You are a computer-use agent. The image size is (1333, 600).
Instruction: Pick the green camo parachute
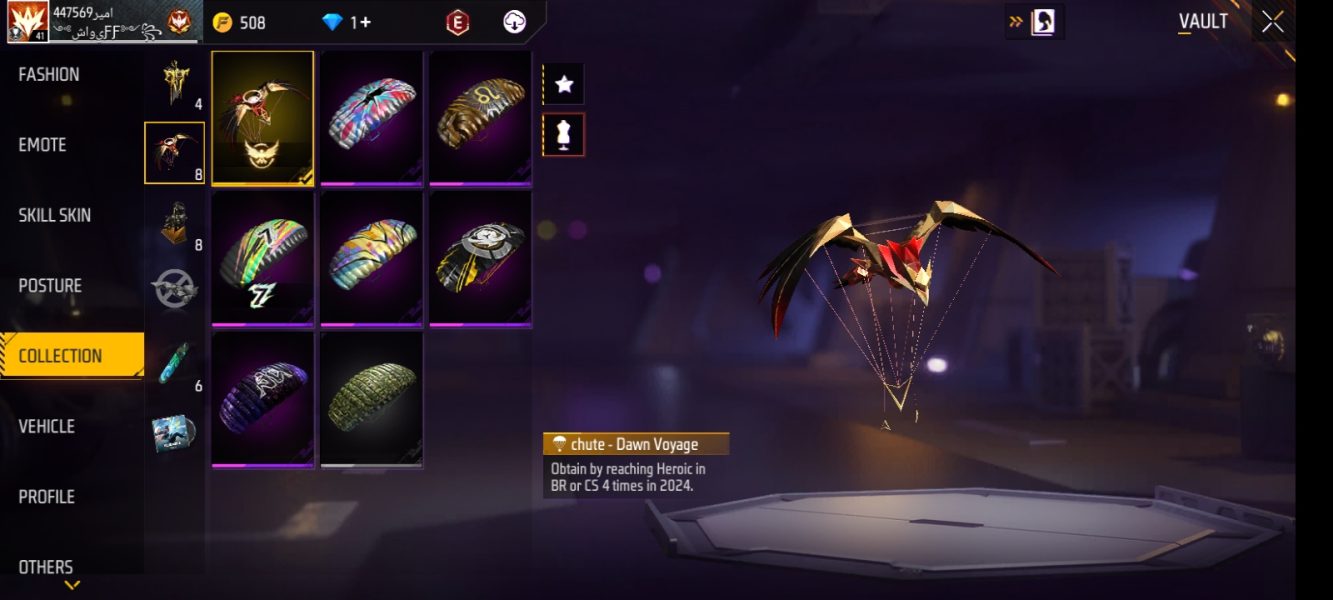[371, 398]
